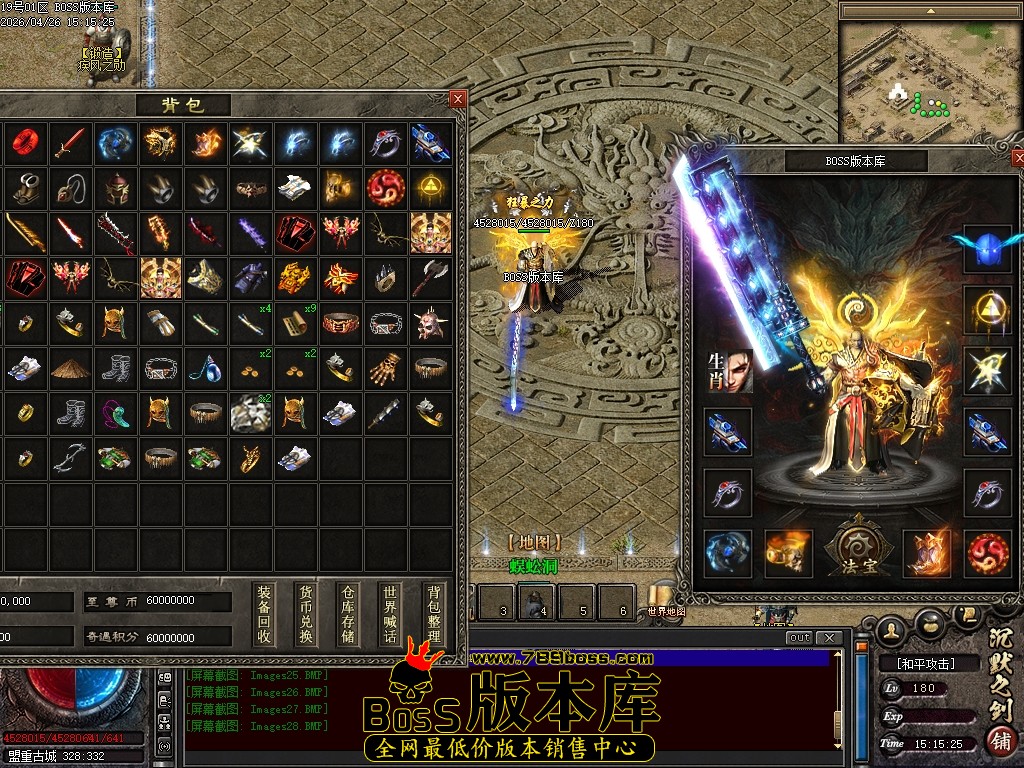The image size is (1024, 768).
Task: Select the golden triangle medal equipment slot
Action: (x=988, y=310)
